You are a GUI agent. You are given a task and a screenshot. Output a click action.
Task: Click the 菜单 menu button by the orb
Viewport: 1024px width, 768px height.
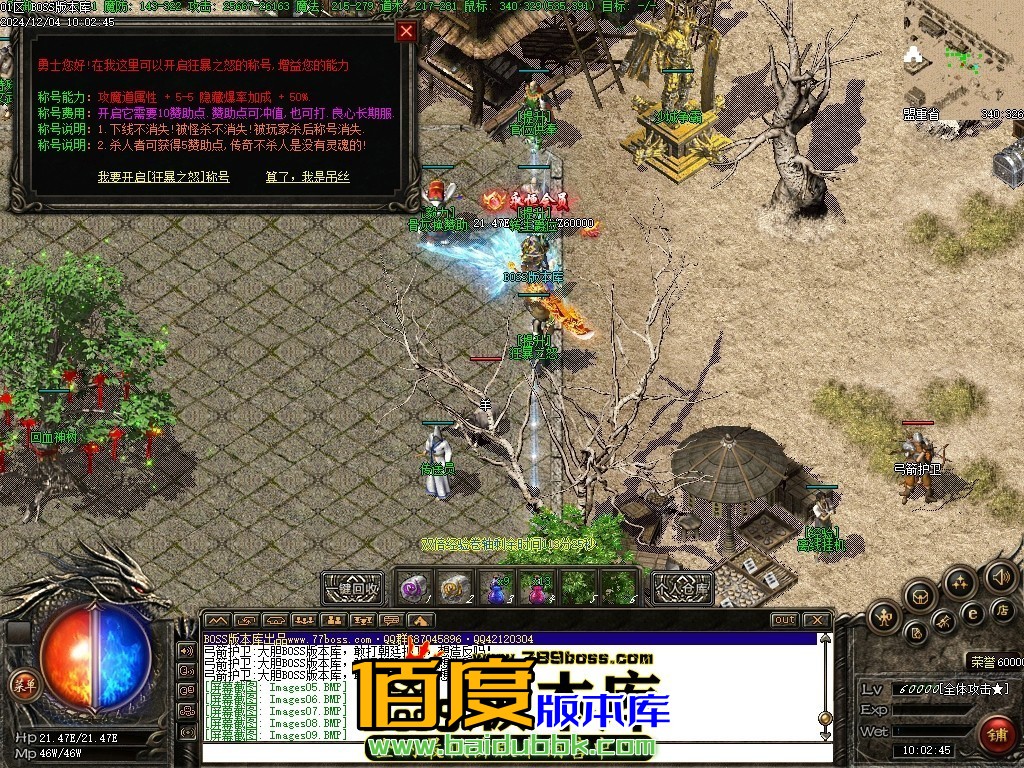pos(22,684)
